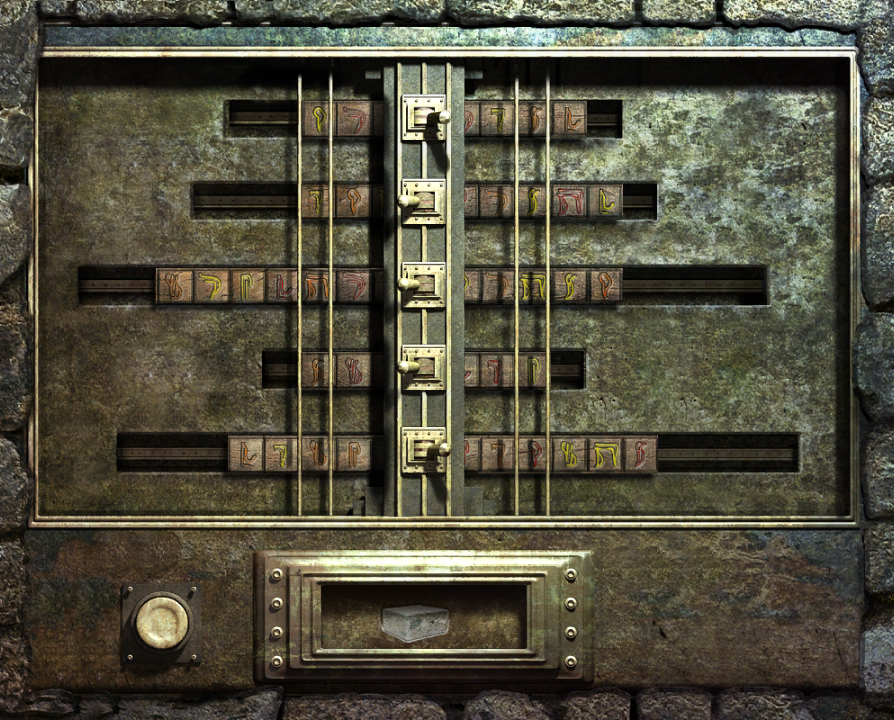This screenshot has width=894, height=720.
Task: Toggle the fourth lever switch from the top
Action: click(423, 368)
